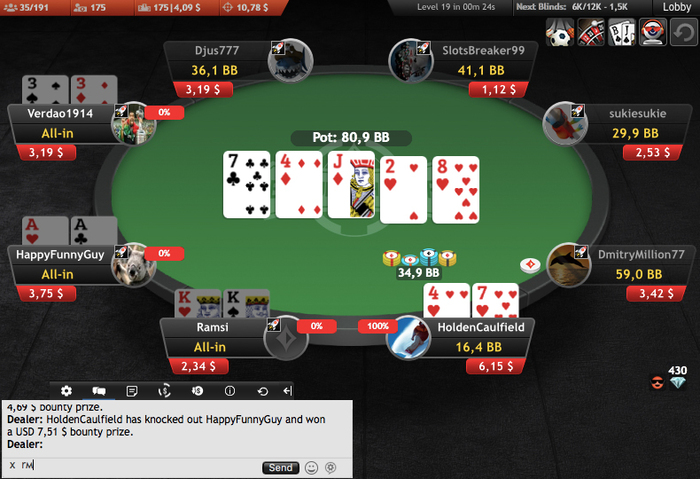Show the info tab in the toolbar
This screenshot has height=479, width=700.
pos(230,390)
